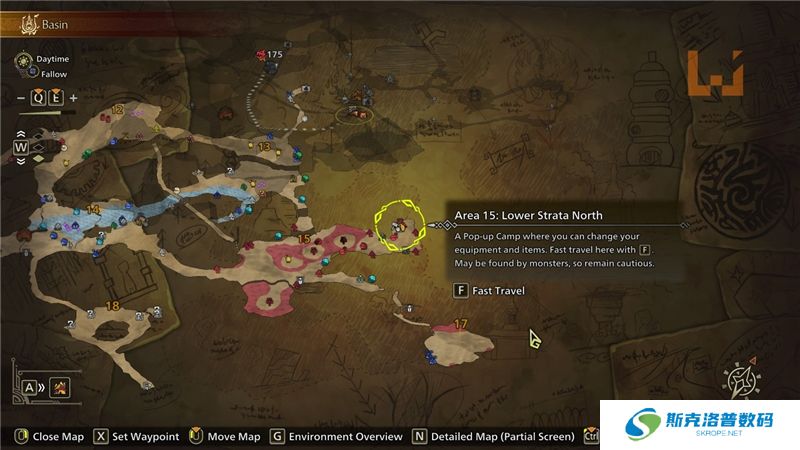Select the circled base camp marker
This screenshot has width=800, height=450.
tap(355, 114)
